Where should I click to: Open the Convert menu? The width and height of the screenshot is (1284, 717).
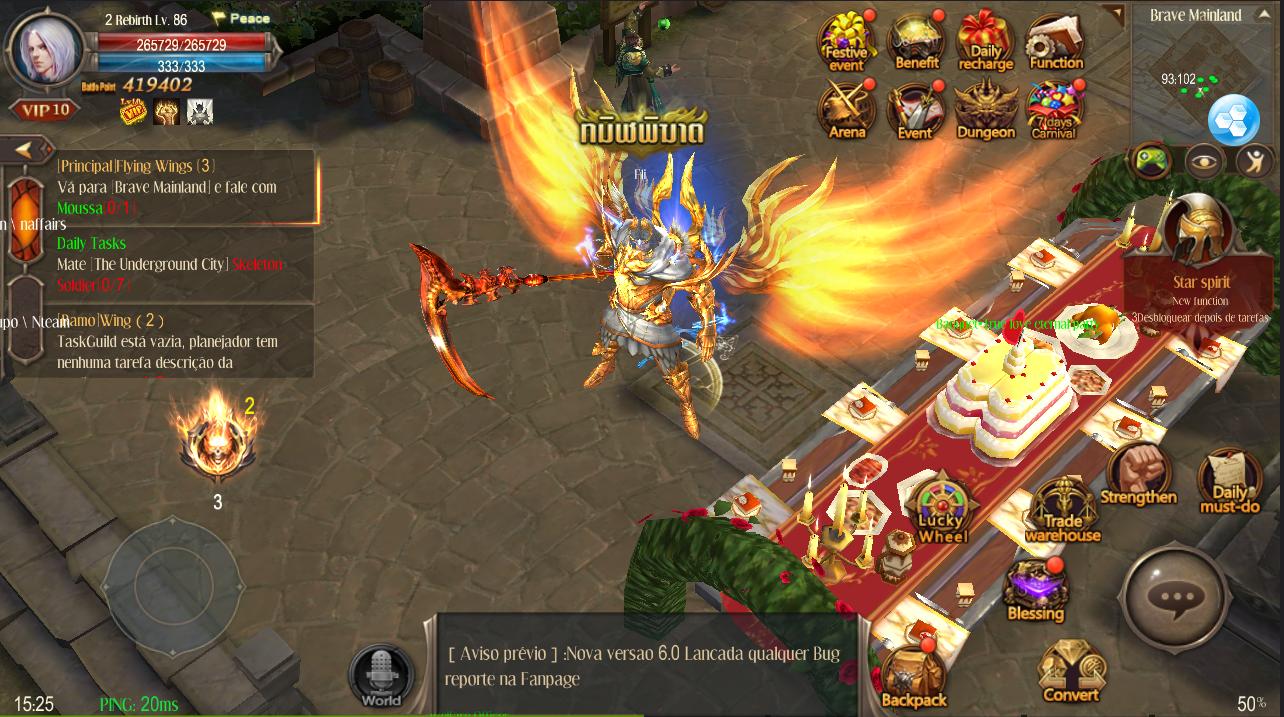point(1070,670)
